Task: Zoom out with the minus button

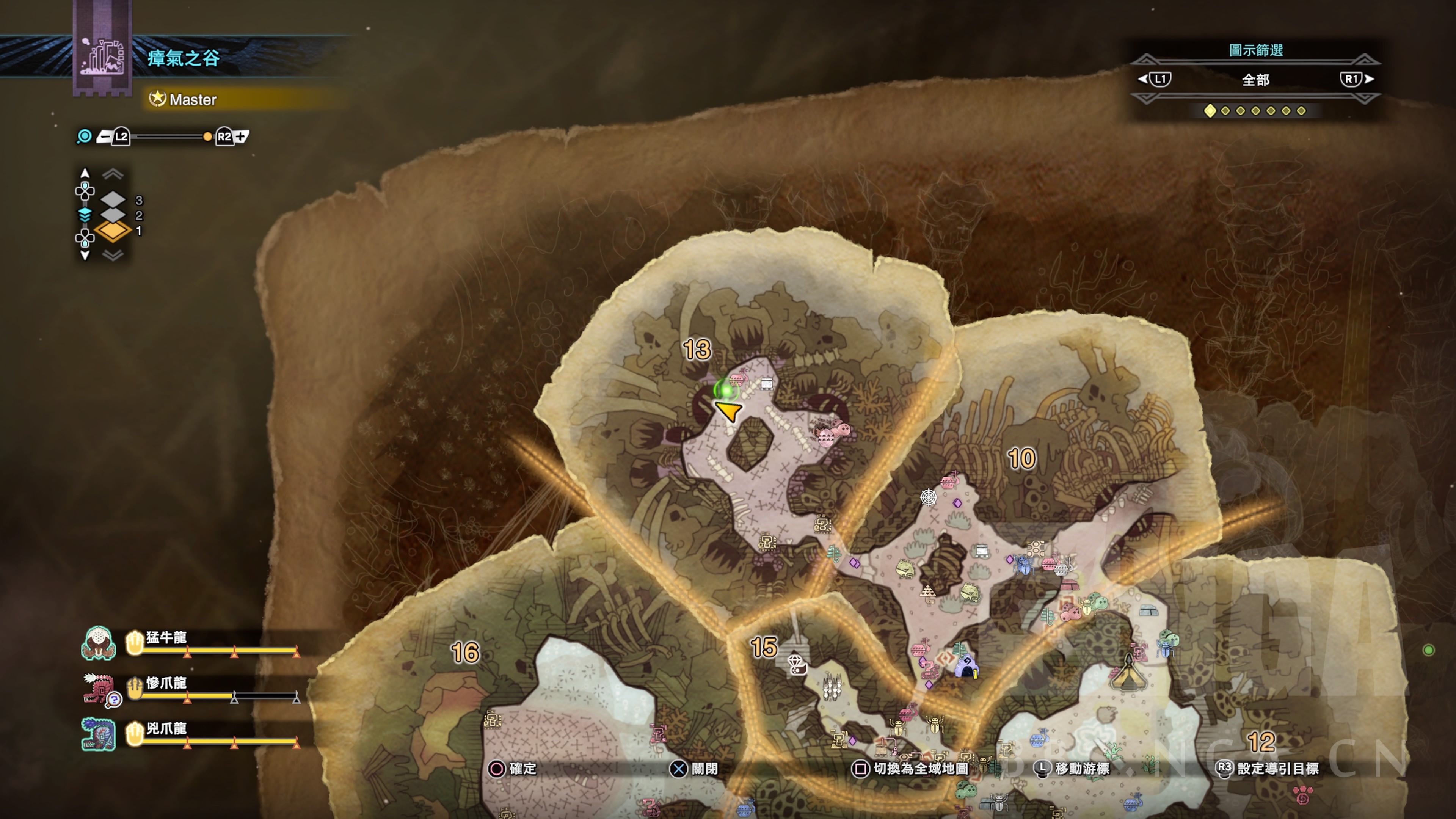Action: [x=105, y=136]
